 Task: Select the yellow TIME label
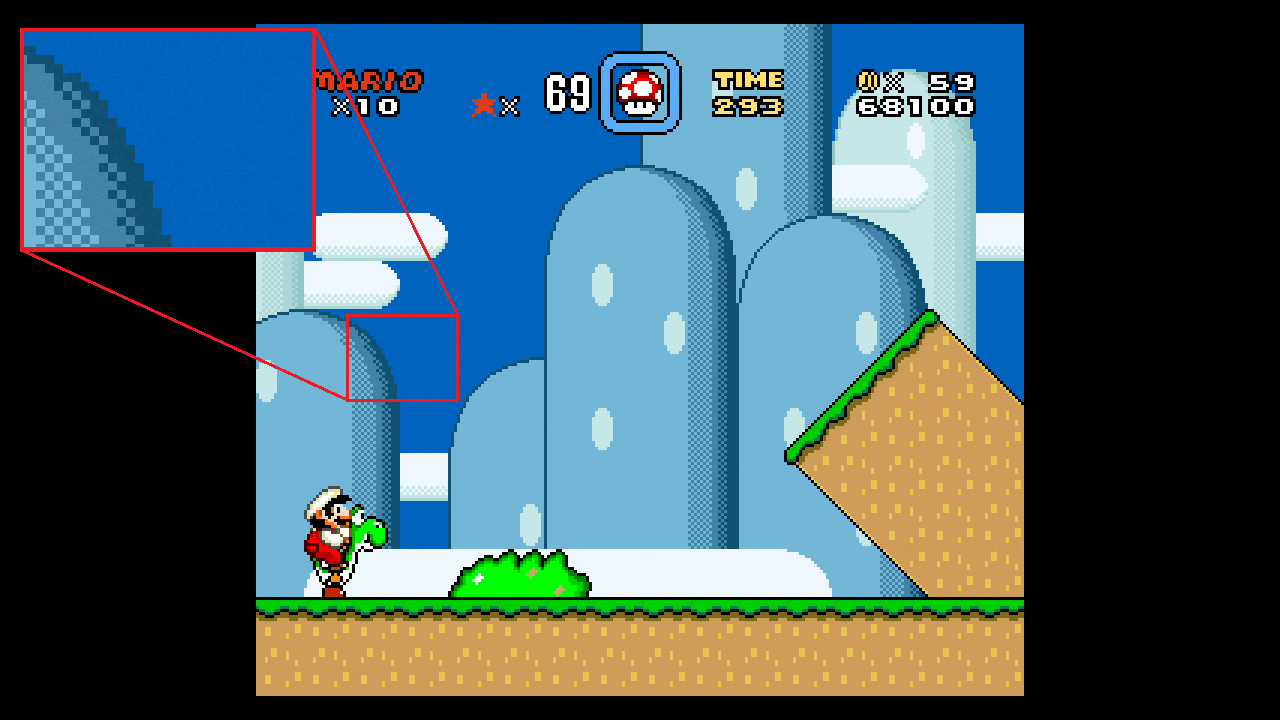[x=748, y=78]
